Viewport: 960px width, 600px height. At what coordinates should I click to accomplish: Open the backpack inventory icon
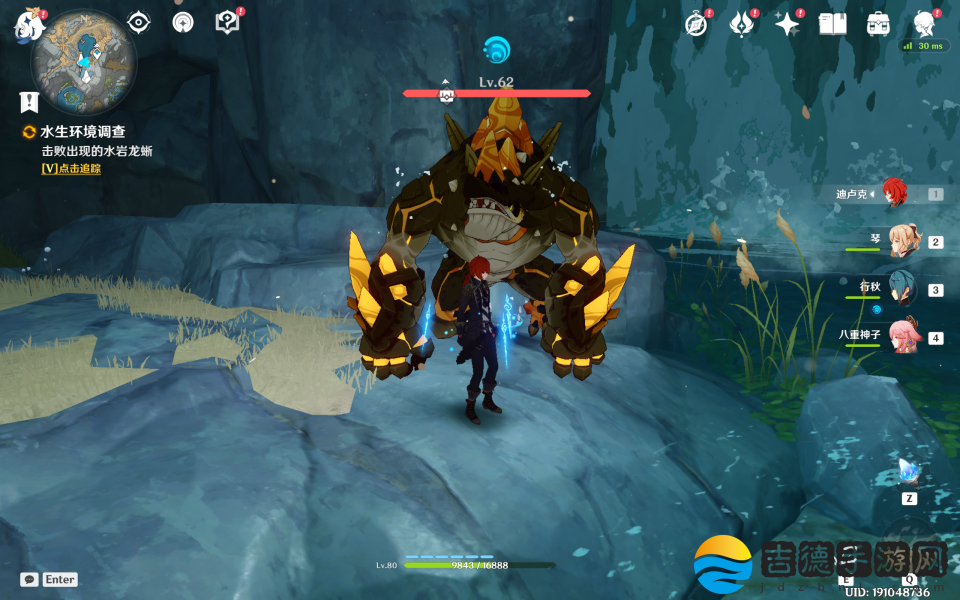[878, 24]
